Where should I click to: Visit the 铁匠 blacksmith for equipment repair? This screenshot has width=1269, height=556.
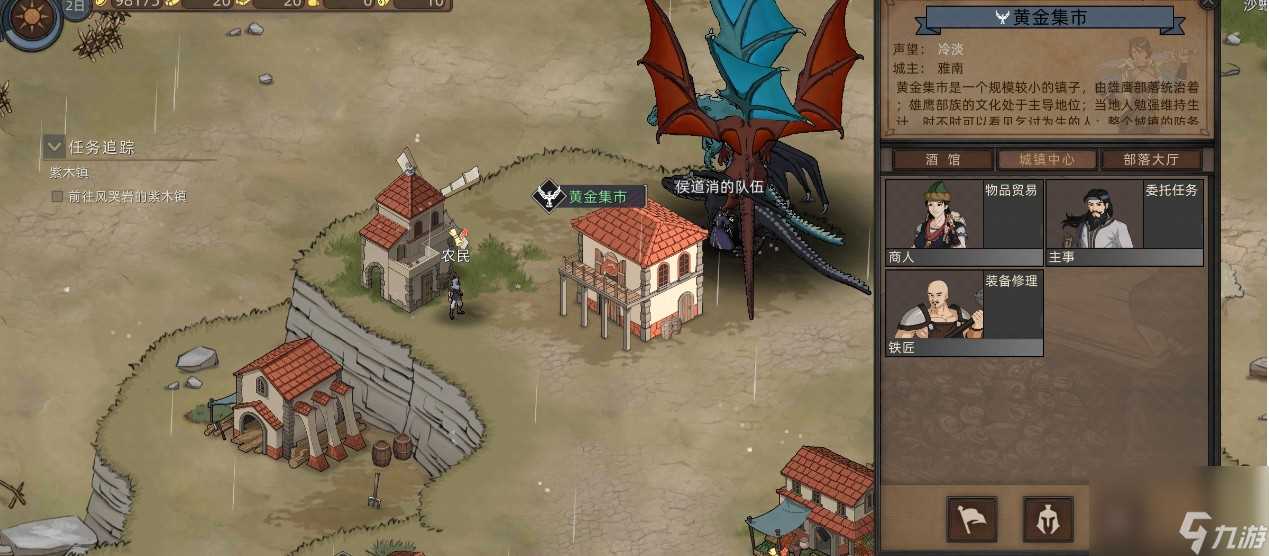[963, 312]
